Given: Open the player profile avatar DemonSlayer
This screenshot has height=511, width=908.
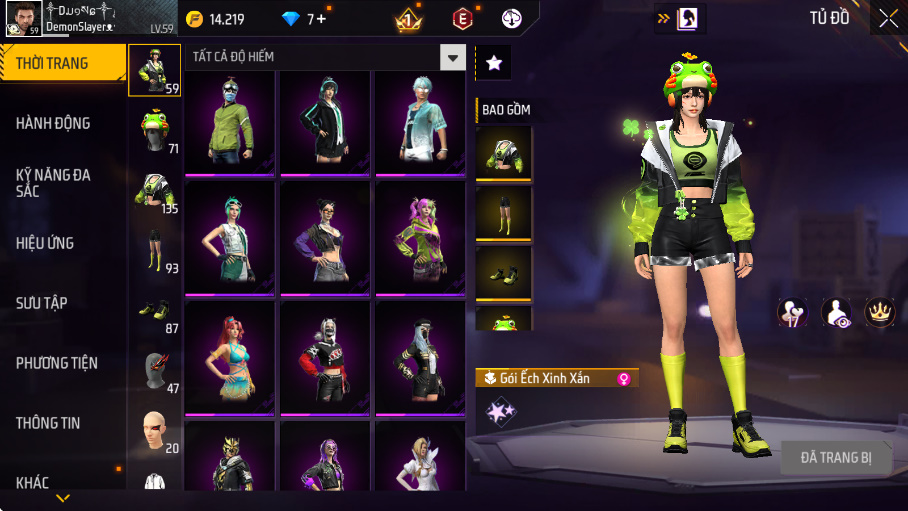Looking at the screenshot, I should tap(22, 18).
